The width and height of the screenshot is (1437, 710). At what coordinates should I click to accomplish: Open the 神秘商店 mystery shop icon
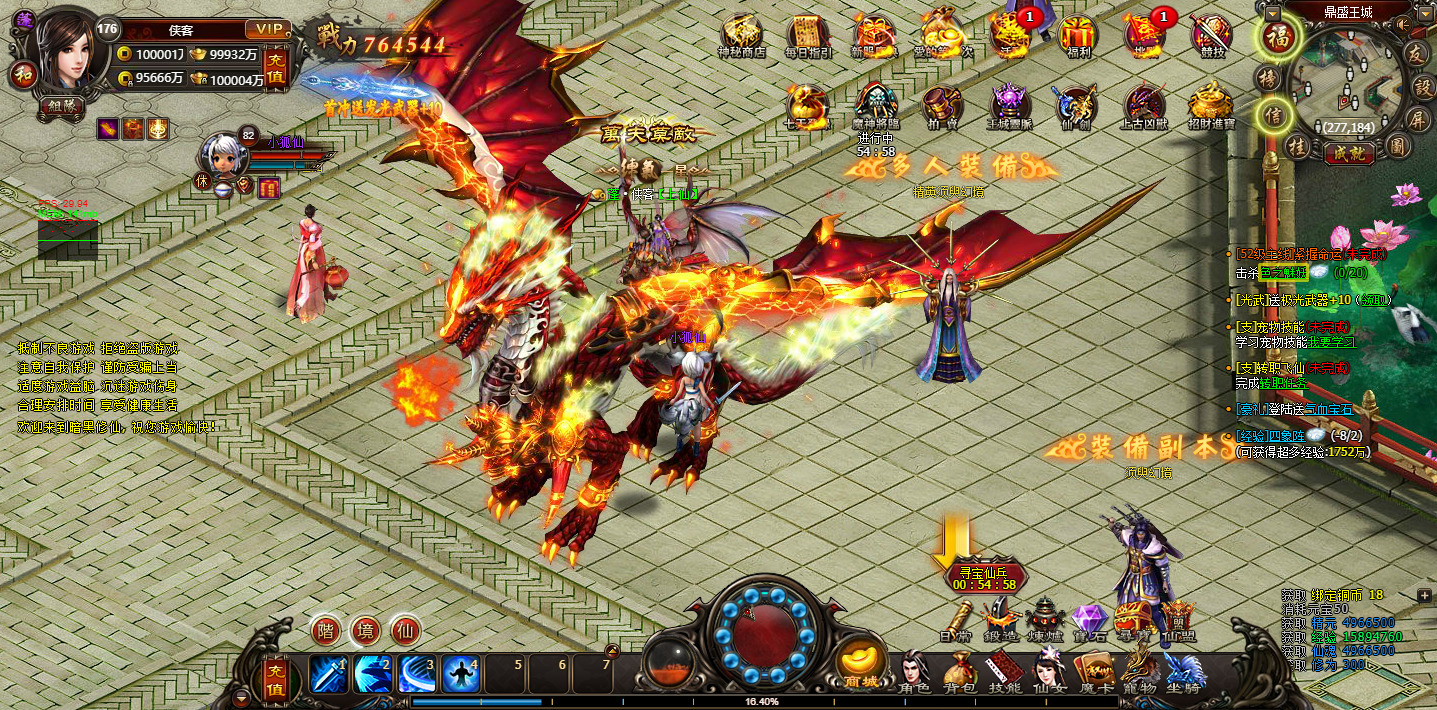click(x=742, y=36)
